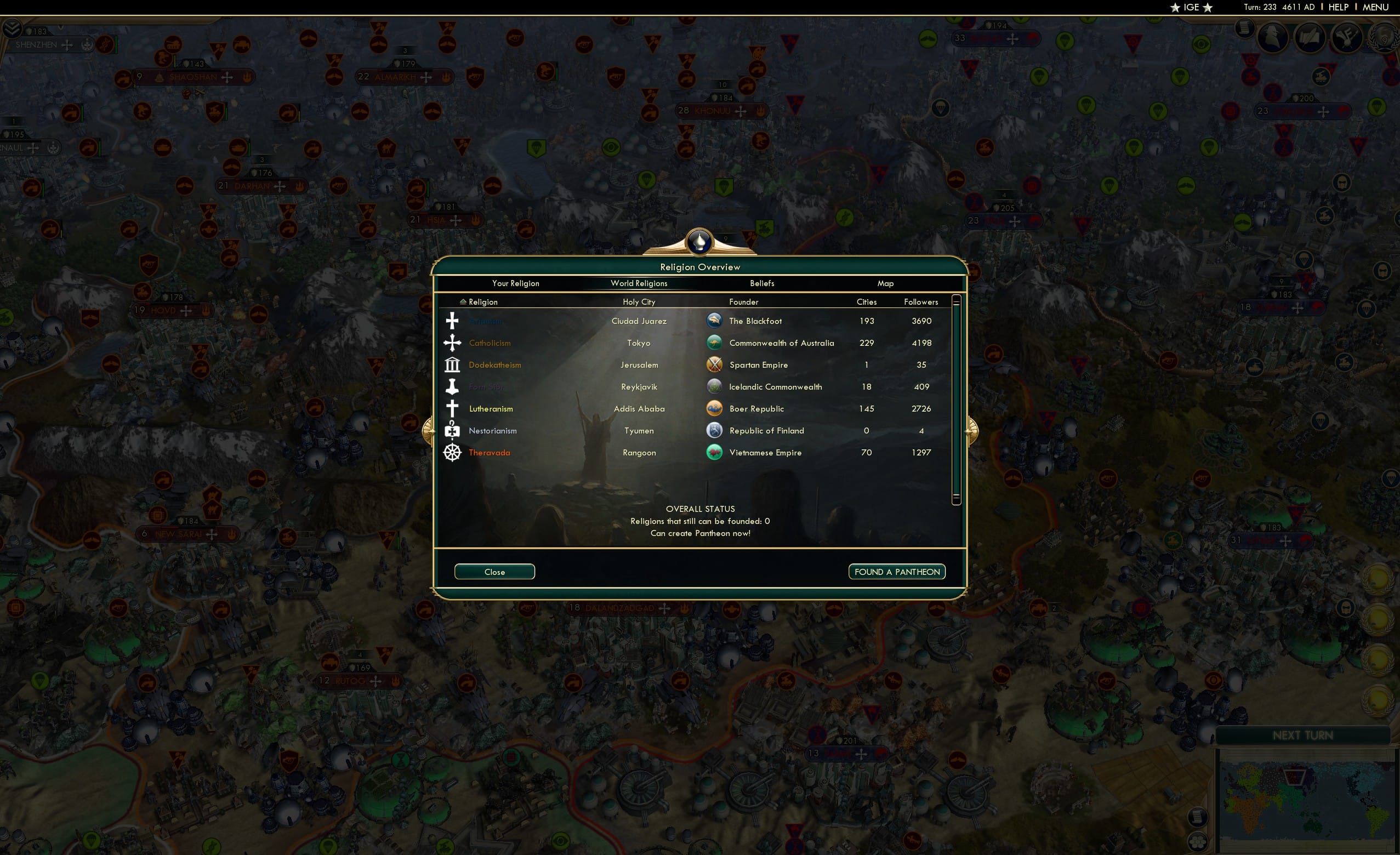Click the religion droplet icon above the dialog
Image resolution: width=1400 pixels, height=855 pixels.
click(x=699, y=241)
